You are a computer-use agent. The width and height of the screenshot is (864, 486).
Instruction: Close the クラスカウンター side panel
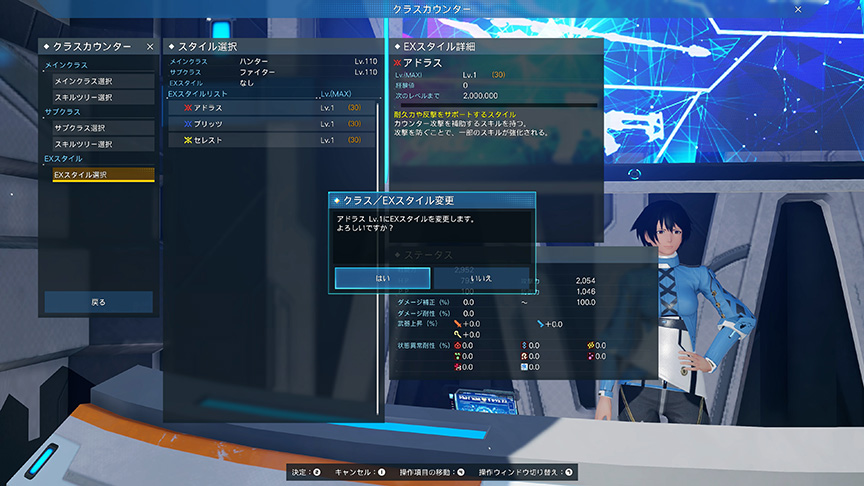pyautogui.click(x=150, y=47)
